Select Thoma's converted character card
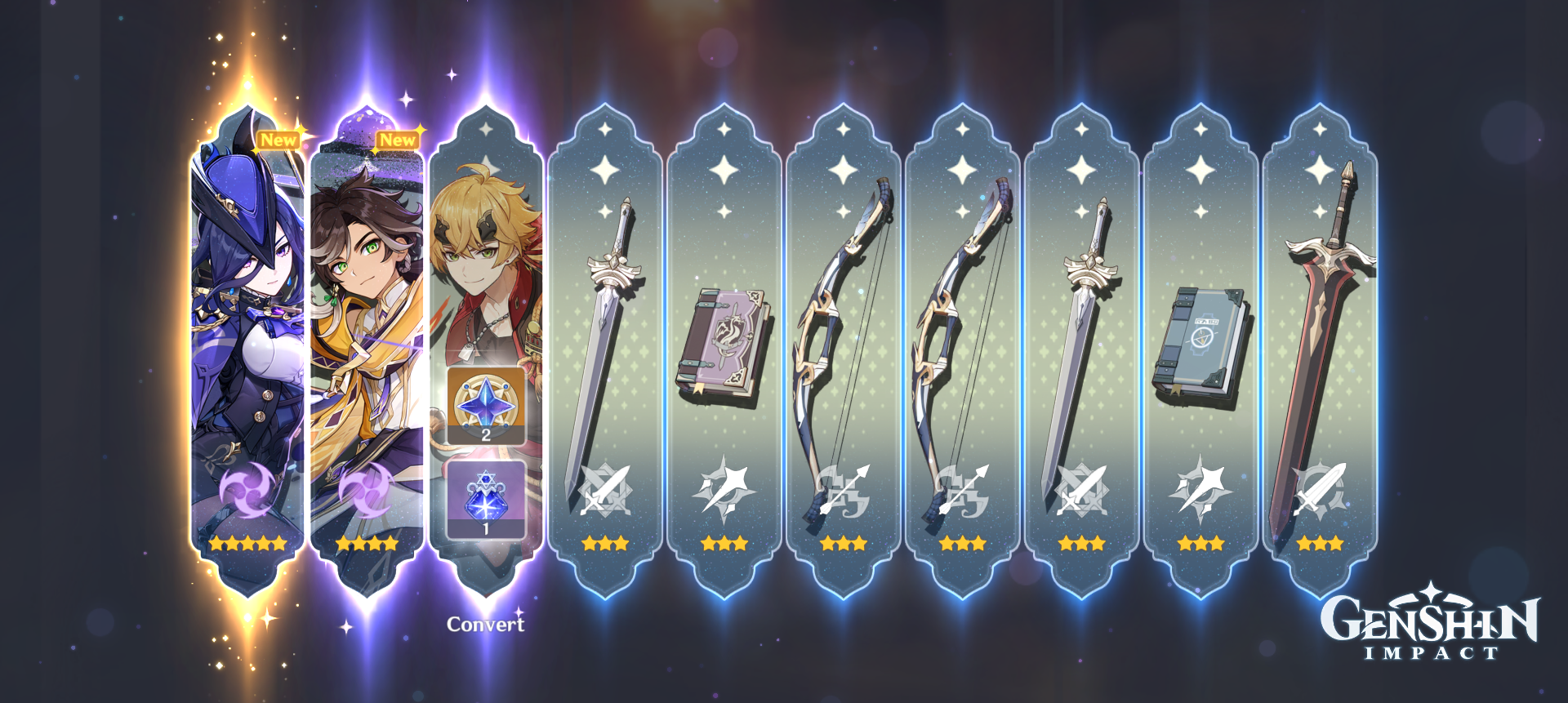1568x703 pixels. (488, 245)
